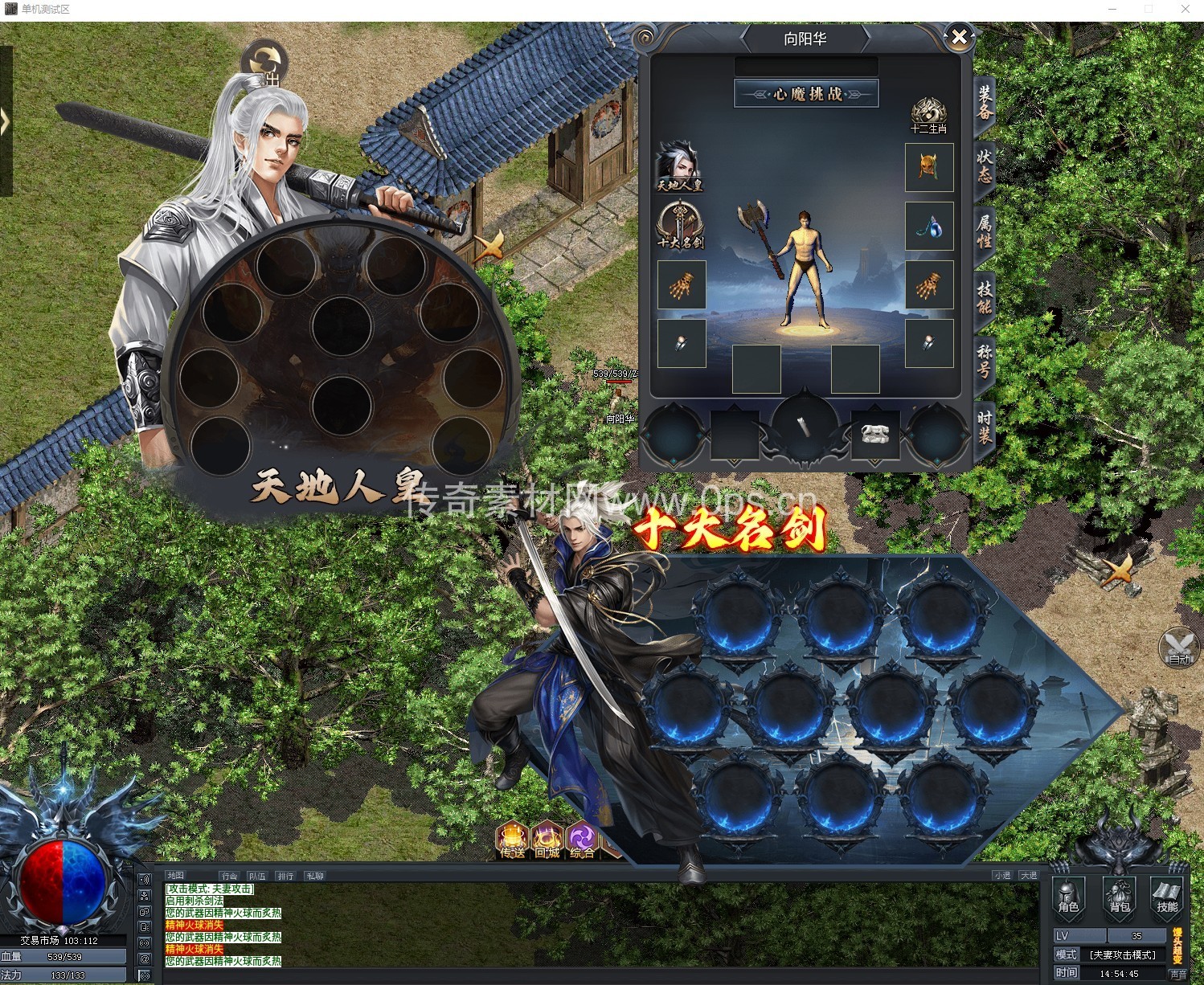Use the 回城 return-to-town button

click(x=547, y=841)
